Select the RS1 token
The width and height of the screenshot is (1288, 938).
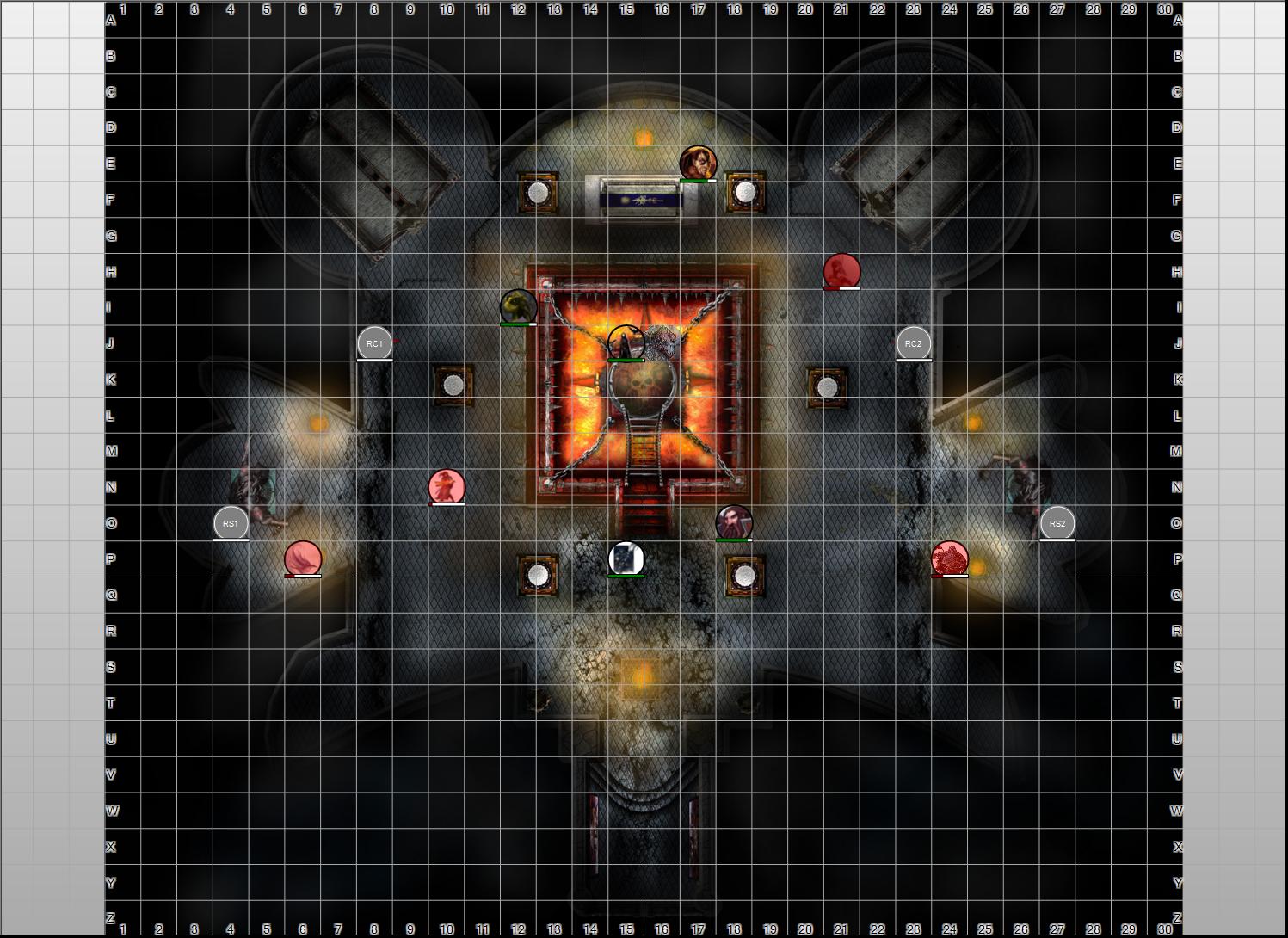tap(231, 523)
